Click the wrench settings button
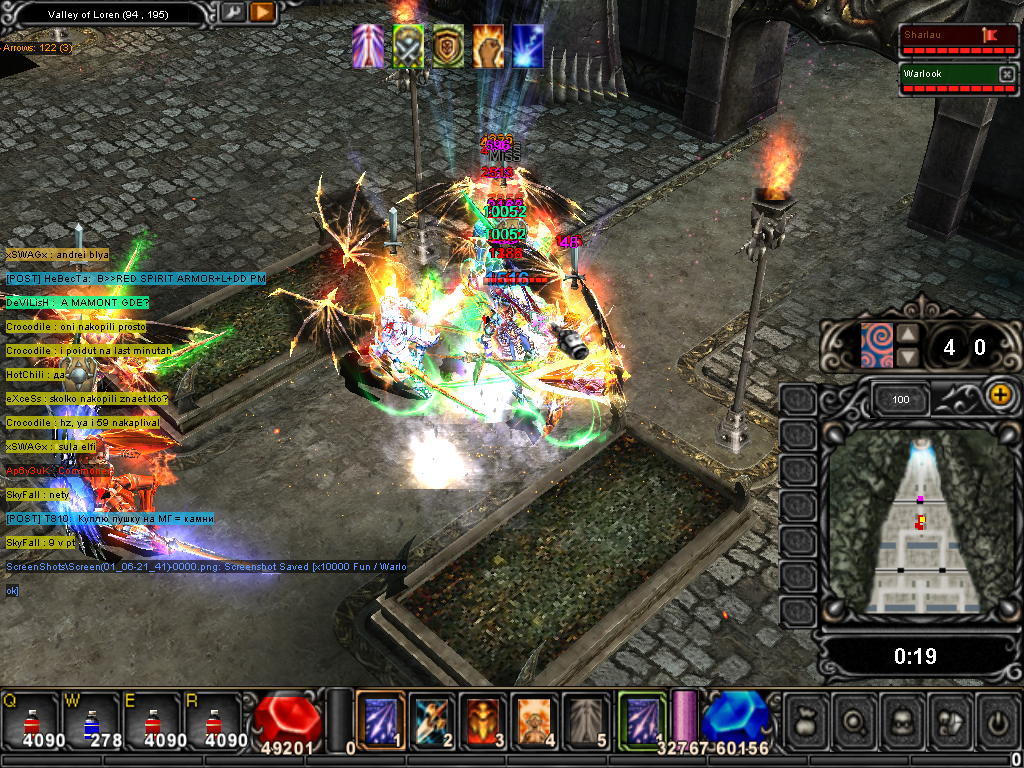Viewport: 1024px width, 768px height. point(232,13)
